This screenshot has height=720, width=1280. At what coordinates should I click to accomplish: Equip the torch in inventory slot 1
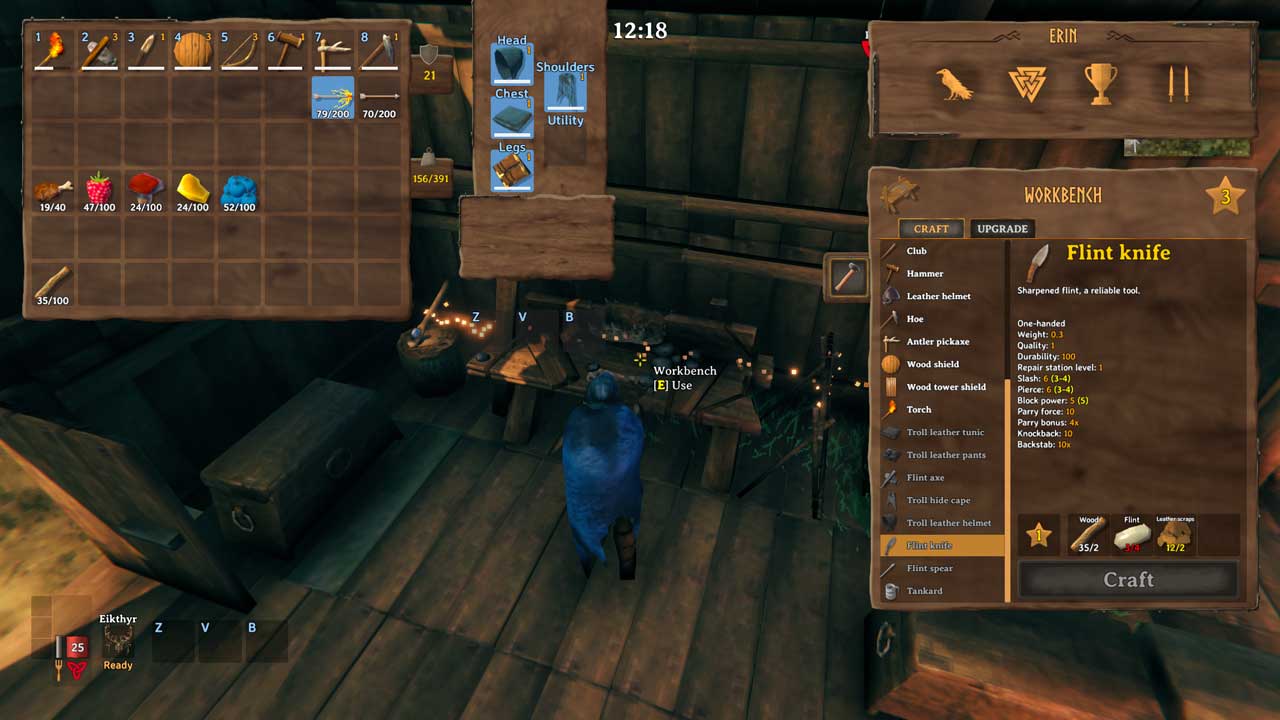(x=51, y=49)
